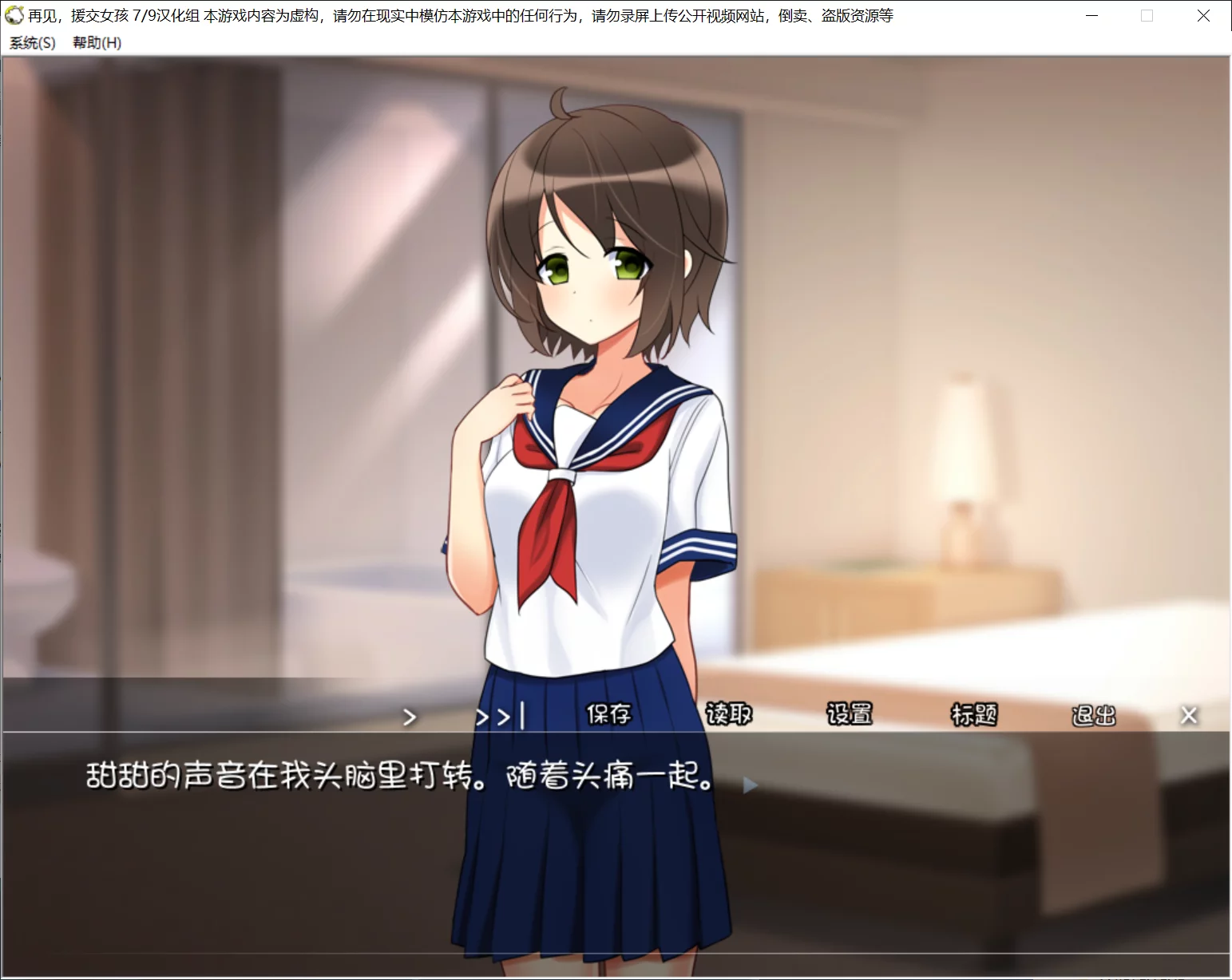1232x980 pixels.
Task: Open the 帮助(H) menu
Action: 99,44
